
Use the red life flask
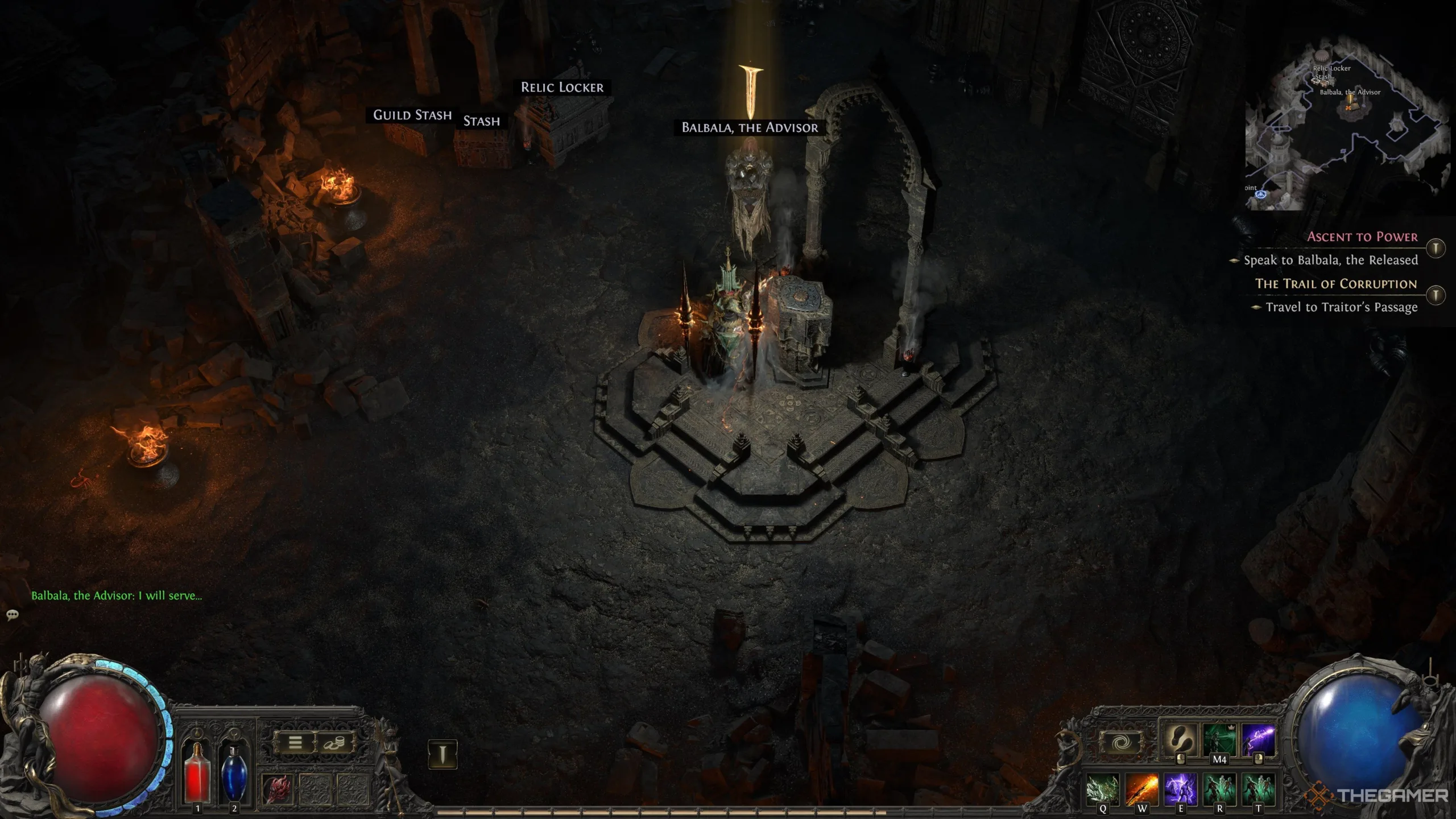point(197,773)
